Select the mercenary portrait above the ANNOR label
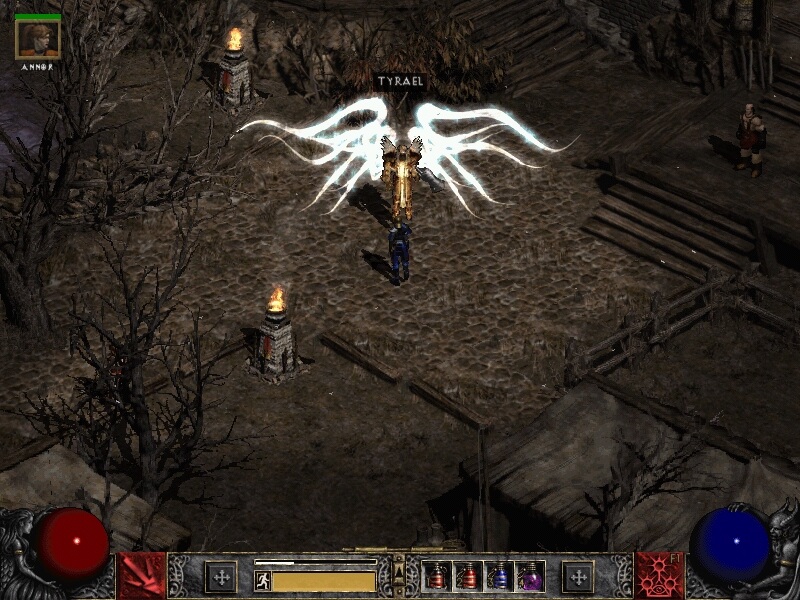The height and width of the screenshot is (600, 800). [38, 39]
